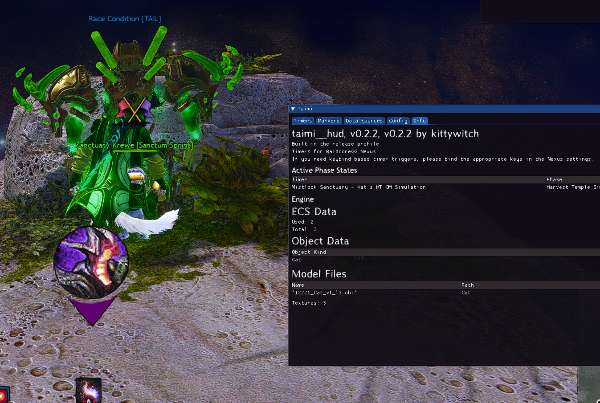Activate the skill icon at the bottom edge
The width and height of the screenshot is (600, 403).
pyautogui.click(x=89, y=392)
